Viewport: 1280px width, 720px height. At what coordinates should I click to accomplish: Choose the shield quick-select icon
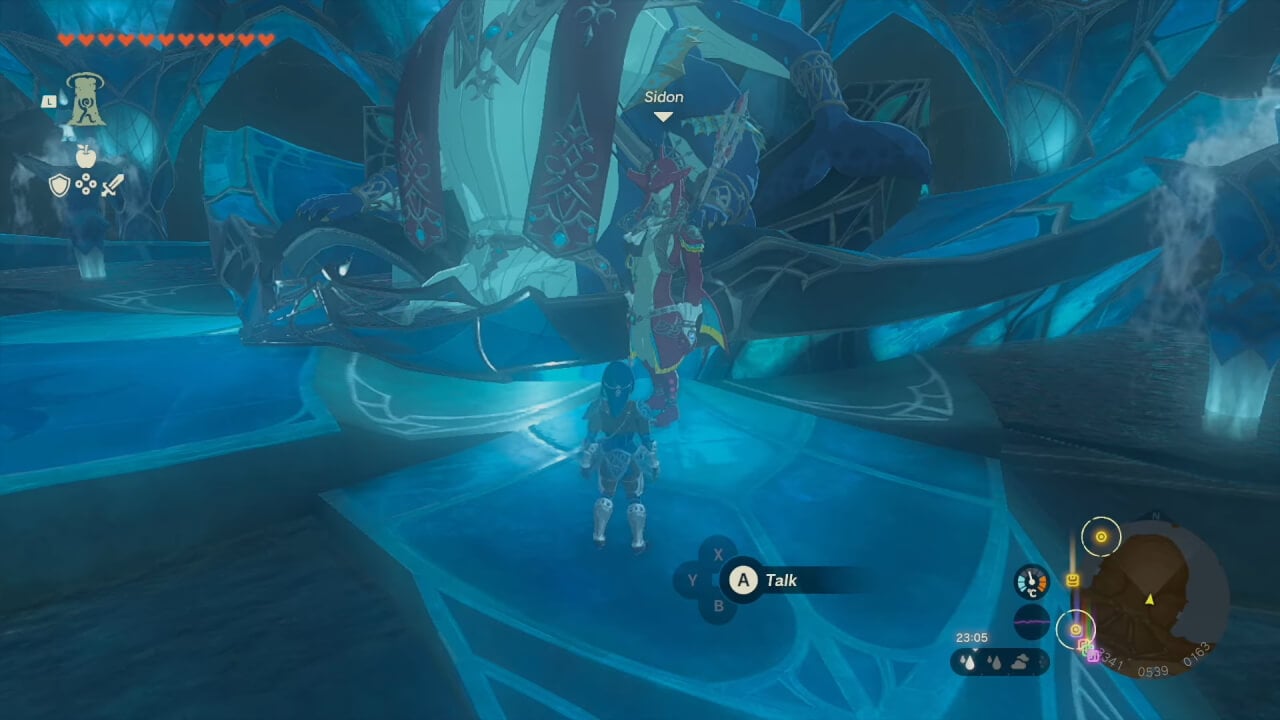pyautogui.click(x=60, y=185)
